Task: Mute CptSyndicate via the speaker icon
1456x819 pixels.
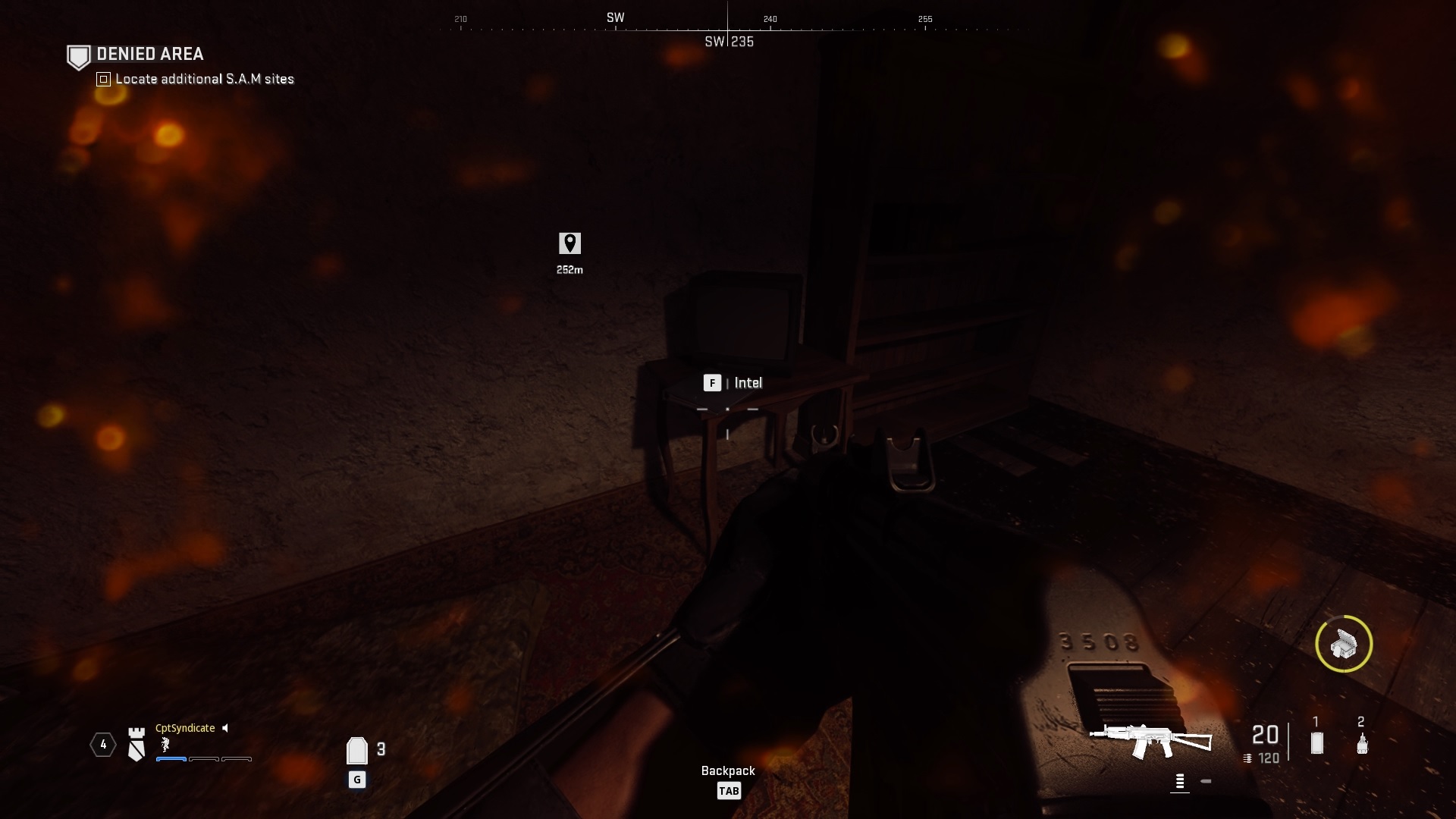Action: (x=224, y=729)
